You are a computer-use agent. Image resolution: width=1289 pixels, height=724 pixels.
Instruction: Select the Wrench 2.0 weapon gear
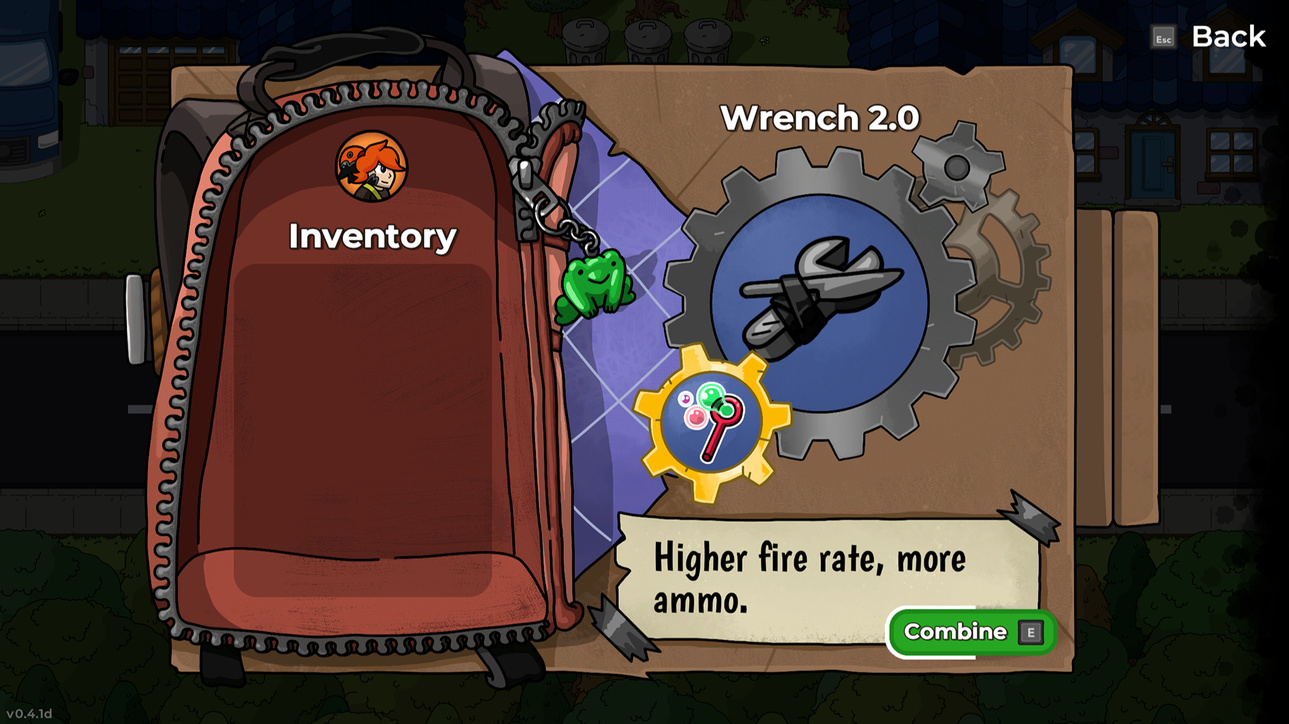tap(820, 302)
